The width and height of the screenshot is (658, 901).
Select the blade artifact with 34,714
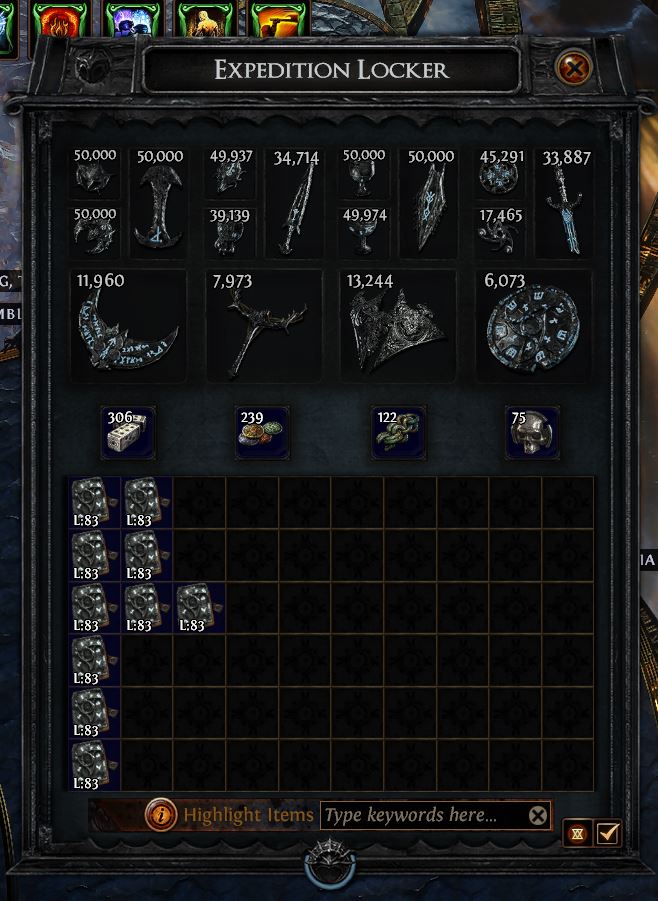(x=294, y=205)
